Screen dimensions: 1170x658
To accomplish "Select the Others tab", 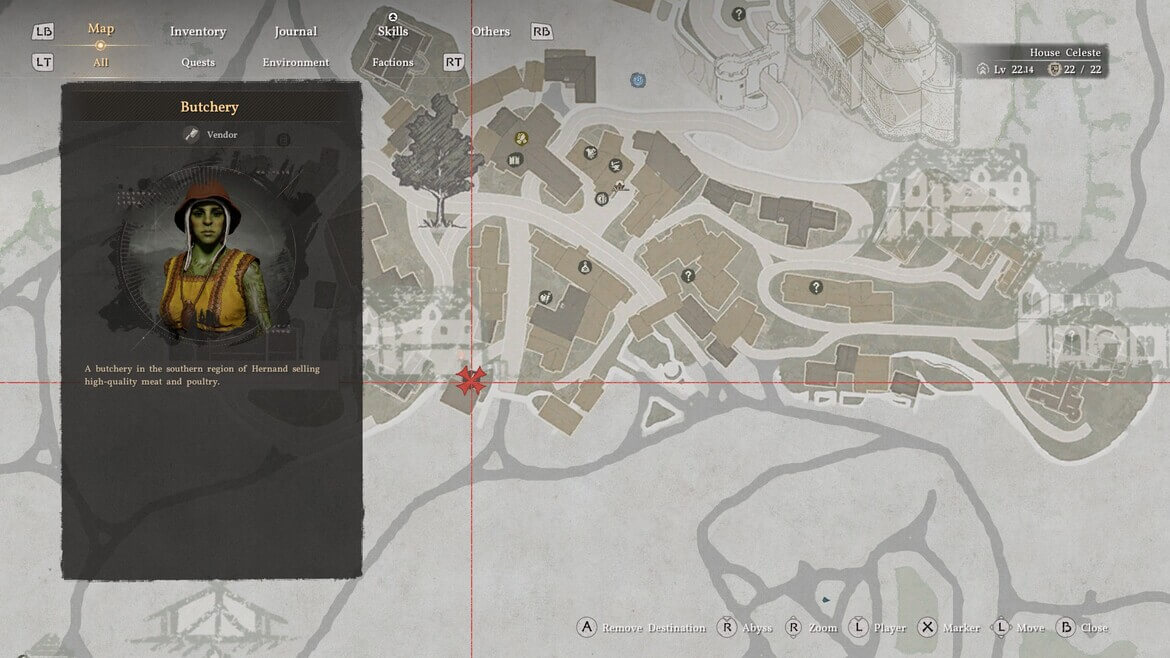I will (491, 32).
